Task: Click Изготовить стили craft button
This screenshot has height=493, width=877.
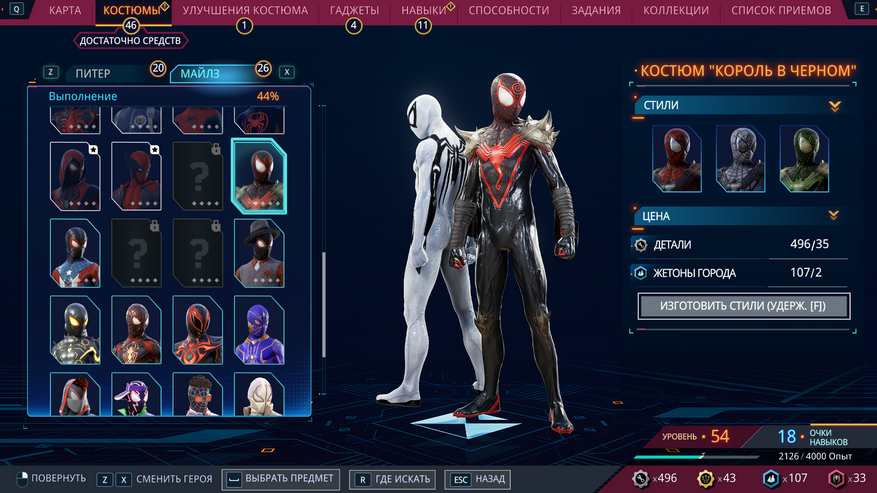Action: [744, 306]
